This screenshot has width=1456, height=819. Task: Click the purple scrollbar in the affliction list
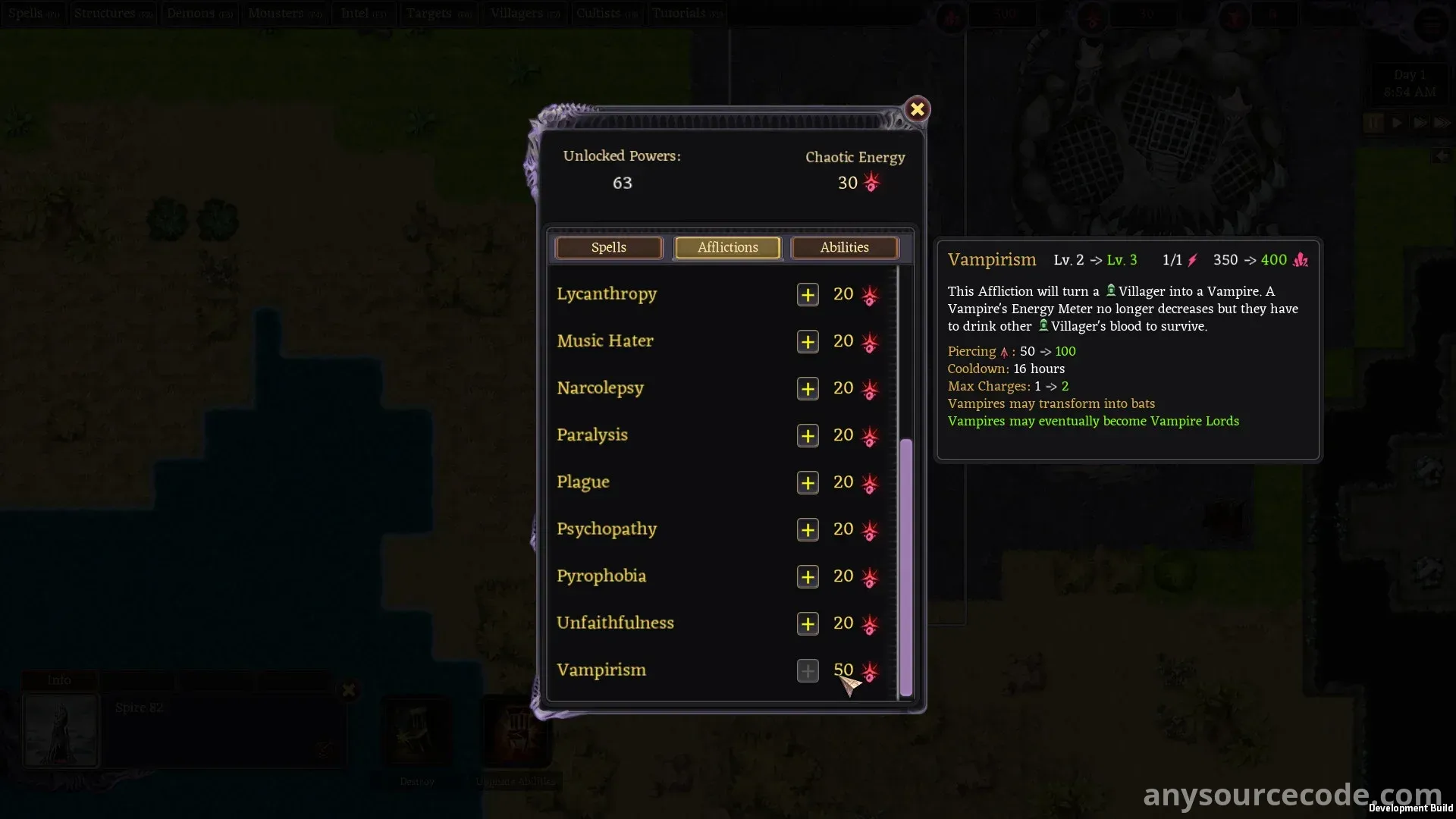click(905, 567)
